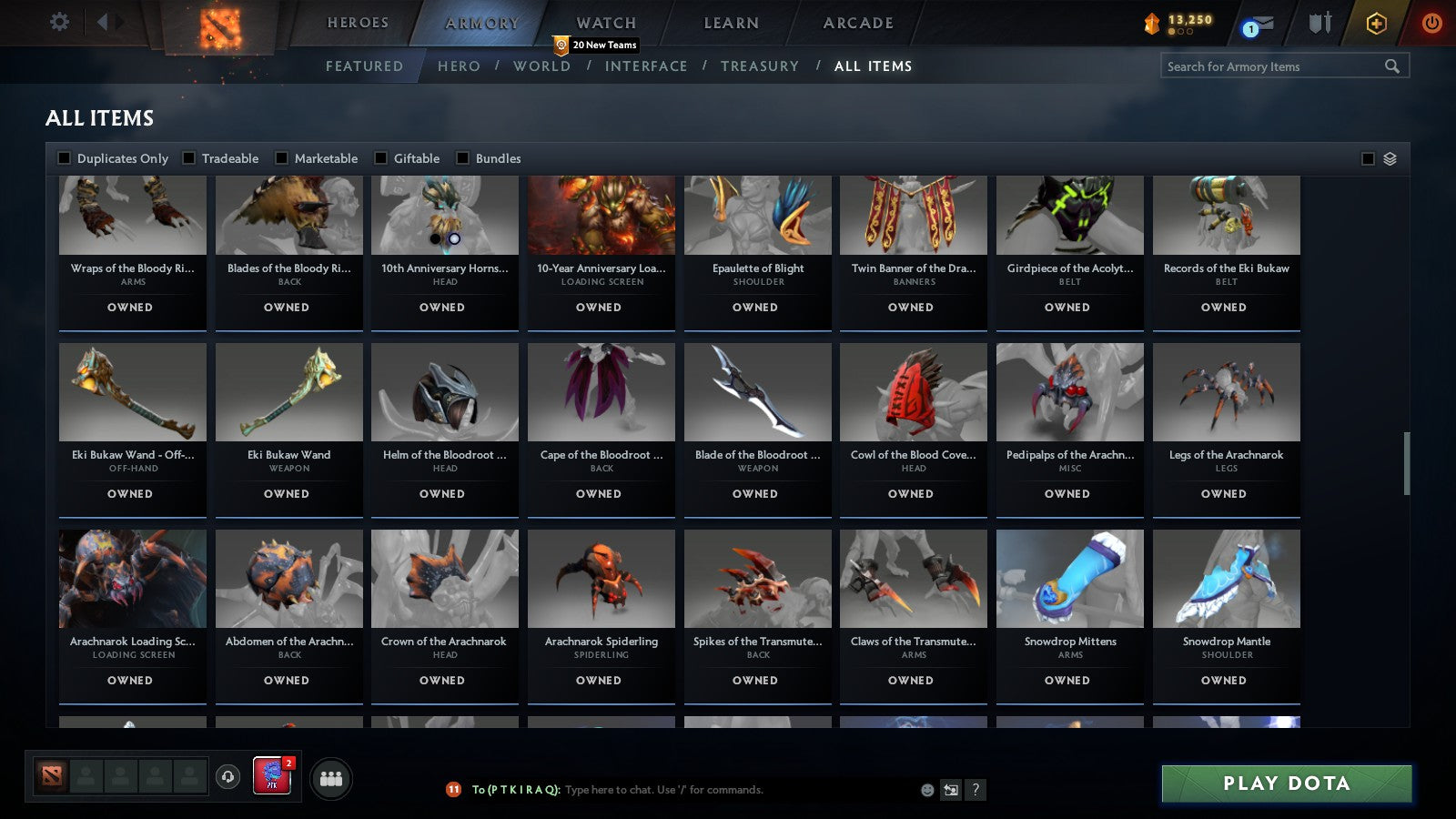This screenshot has height=819, width=1456.
Task: Open the PTK sticker capsule icon
Action: tap(272, 778)
